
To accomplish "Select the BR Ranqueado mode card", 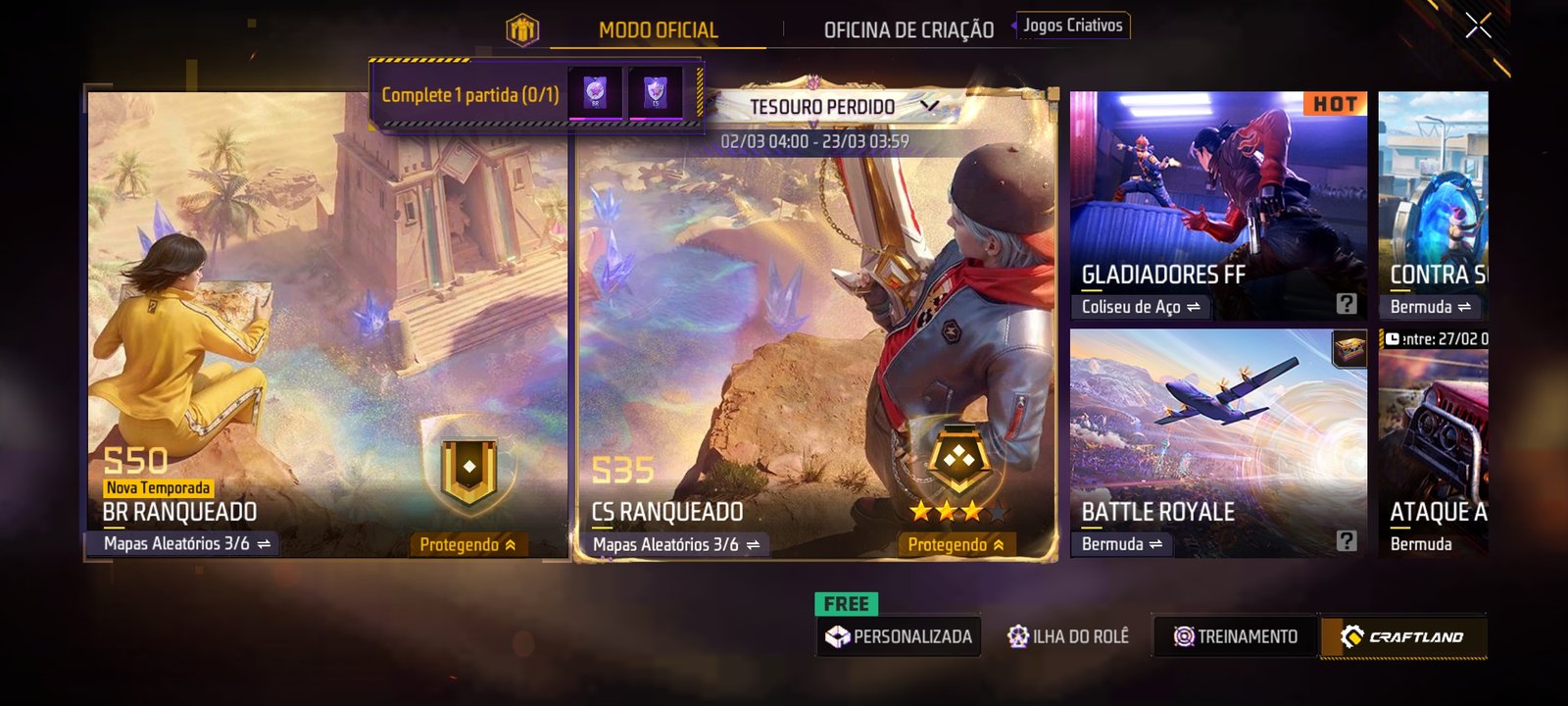I will 326,324.
